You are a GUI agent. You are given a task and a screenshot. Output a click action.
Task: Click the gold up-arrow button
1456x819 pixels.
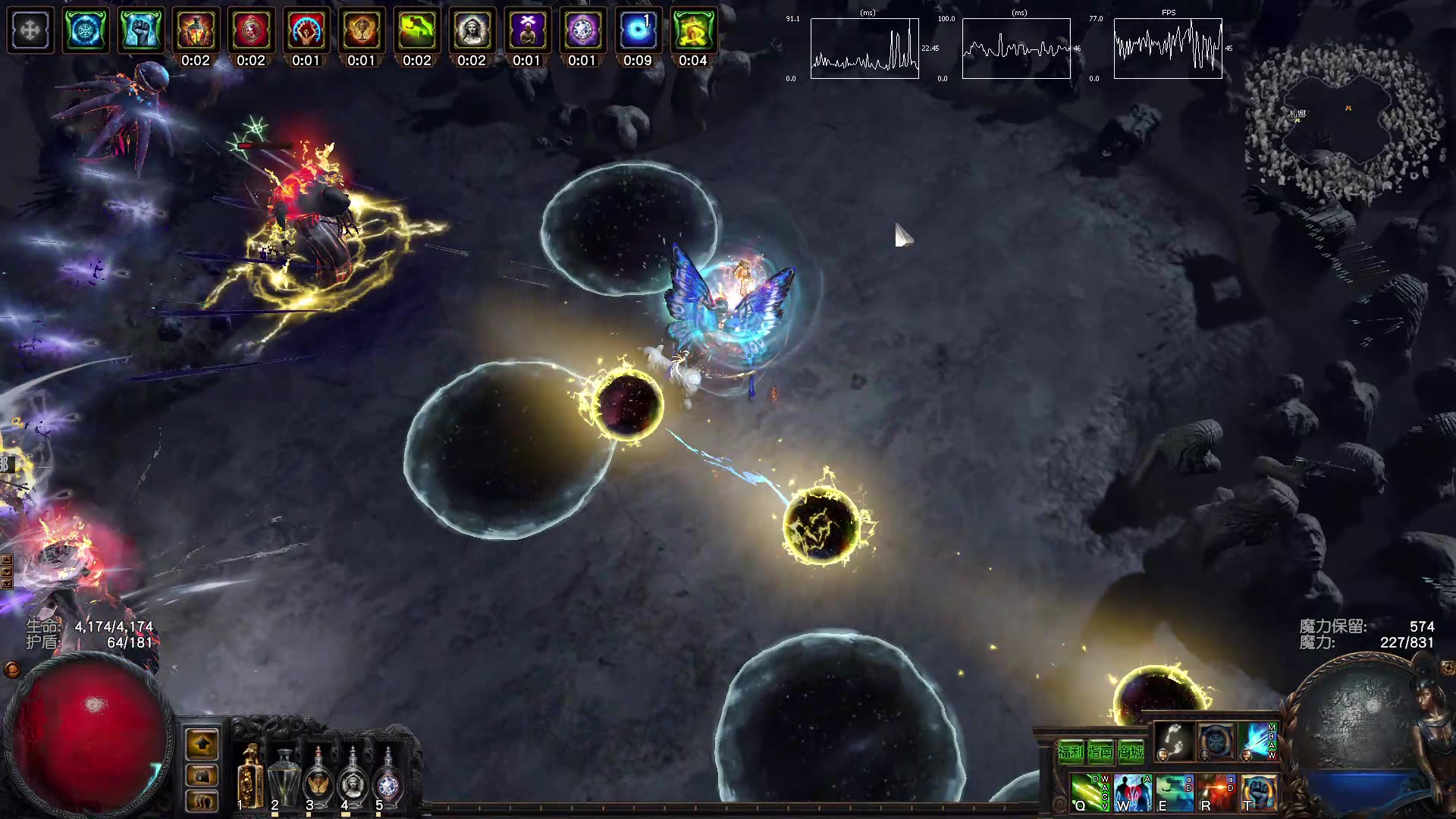tap(202, 744)
